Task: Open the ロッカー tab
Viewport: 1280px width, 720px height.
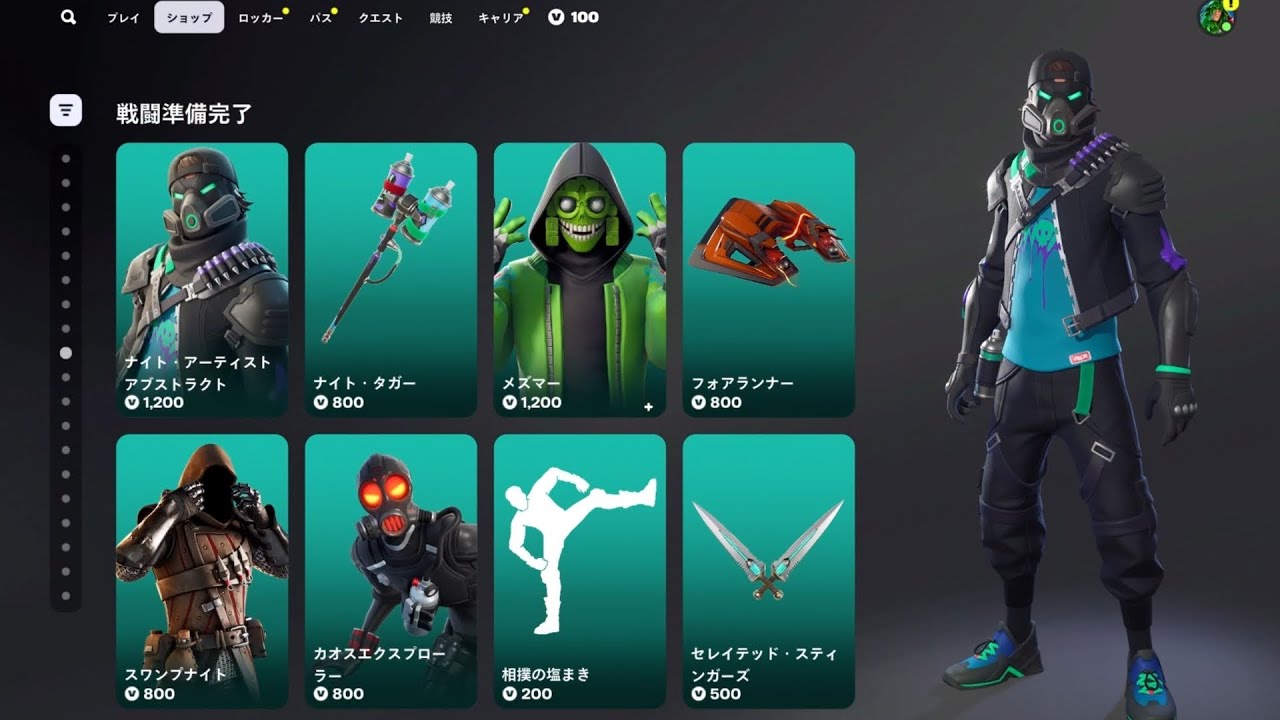Action: point(260,17)
